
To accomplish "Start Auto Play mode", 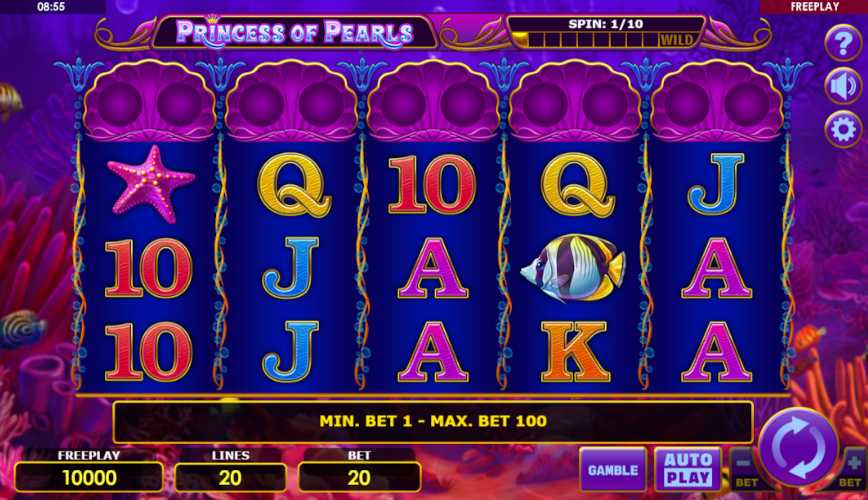I will tap(688, 468).
